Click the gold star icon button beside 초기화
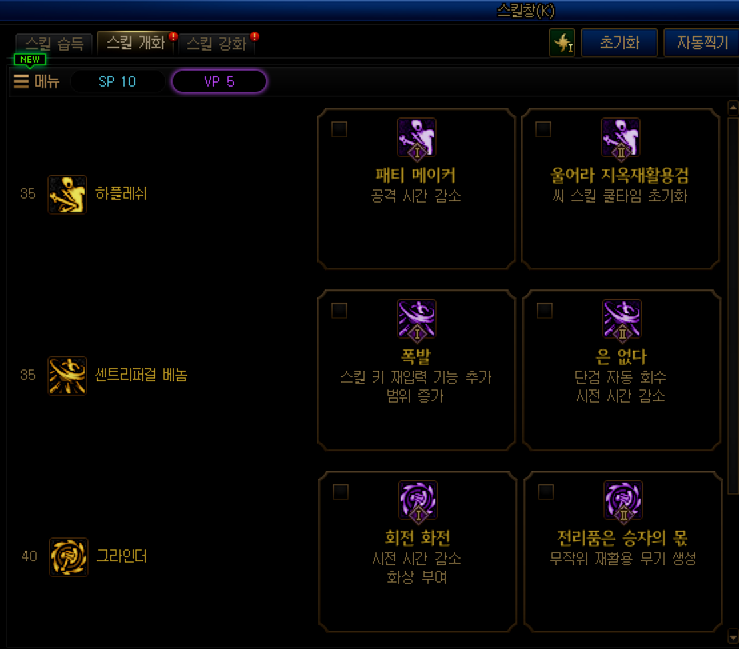 562,42
